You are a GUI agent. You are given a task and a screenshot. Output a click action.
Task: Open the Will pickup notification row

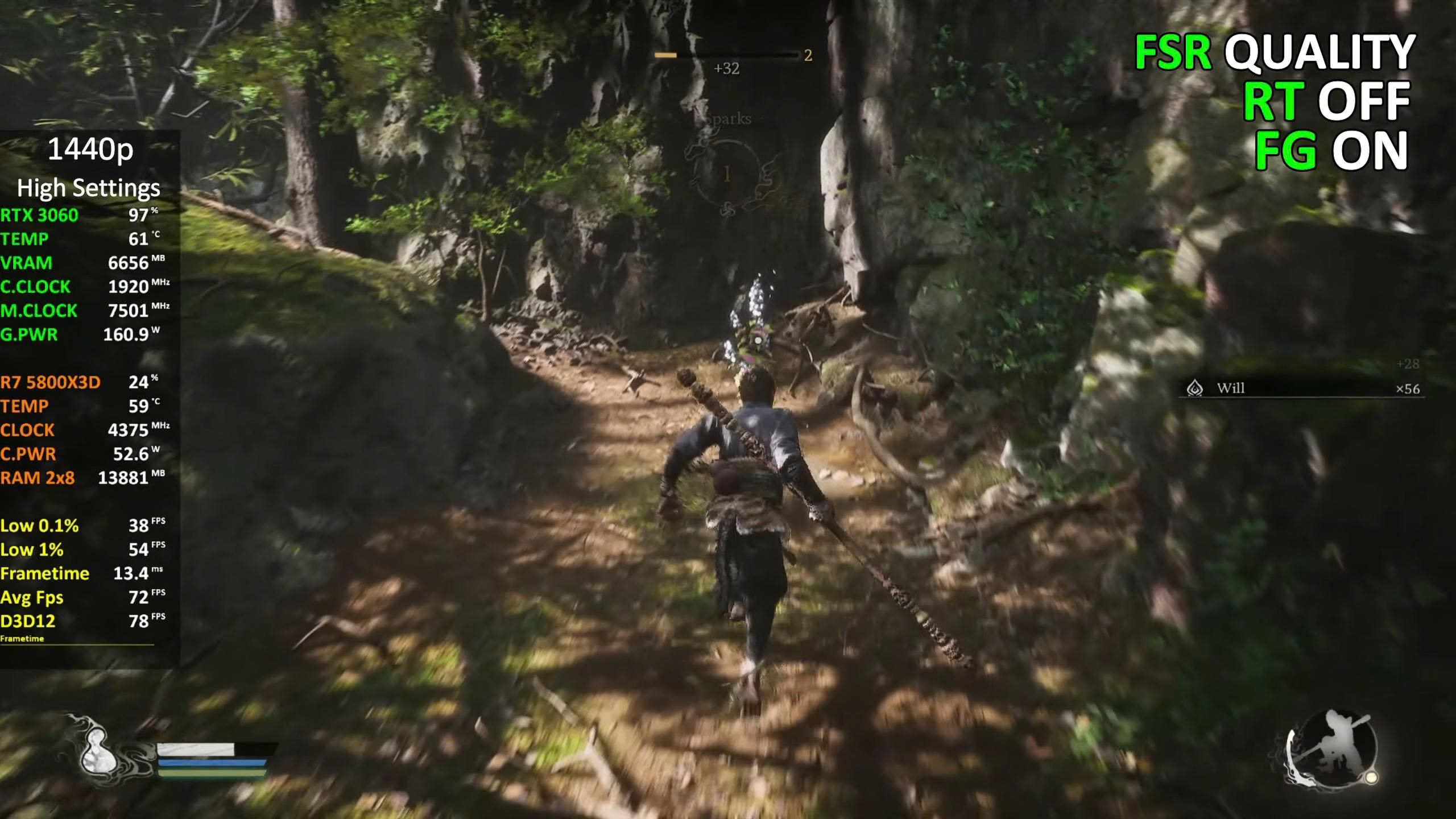1301,388
